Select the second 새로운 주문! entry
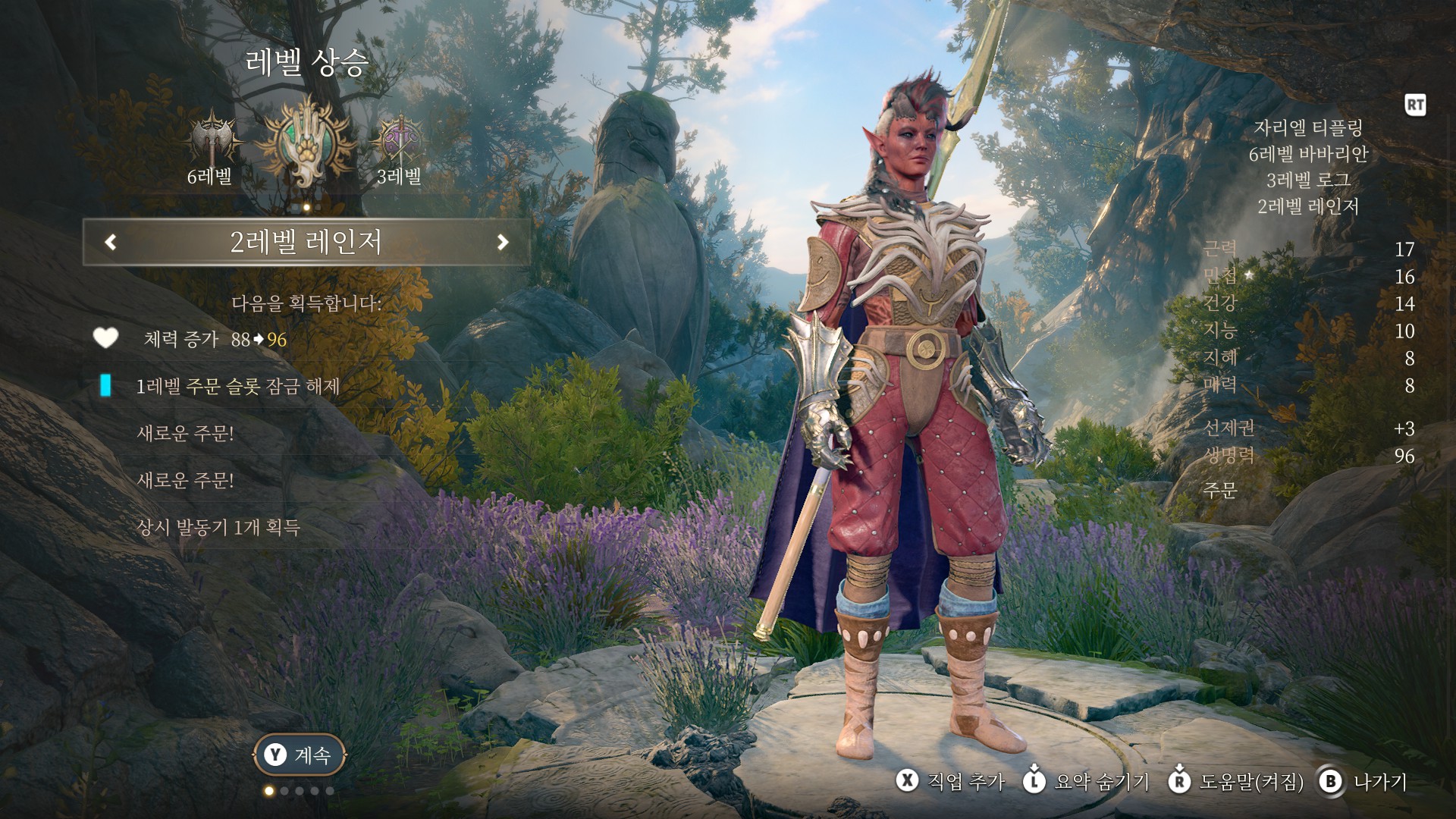 (185, 481)
